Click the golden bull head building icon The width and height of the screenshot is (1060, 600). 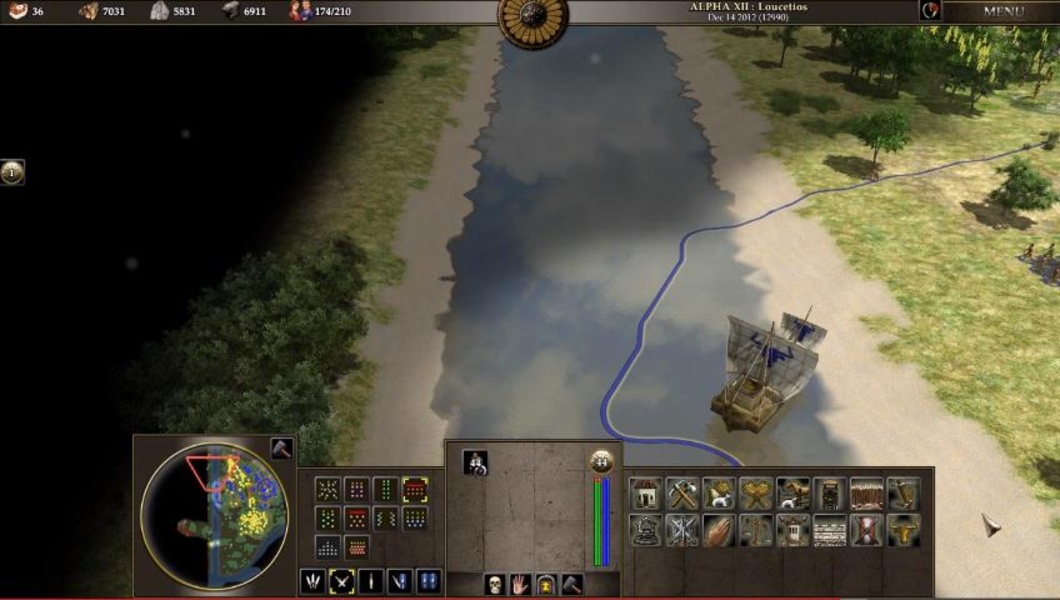pyautogui.click(x=903, y=530)
